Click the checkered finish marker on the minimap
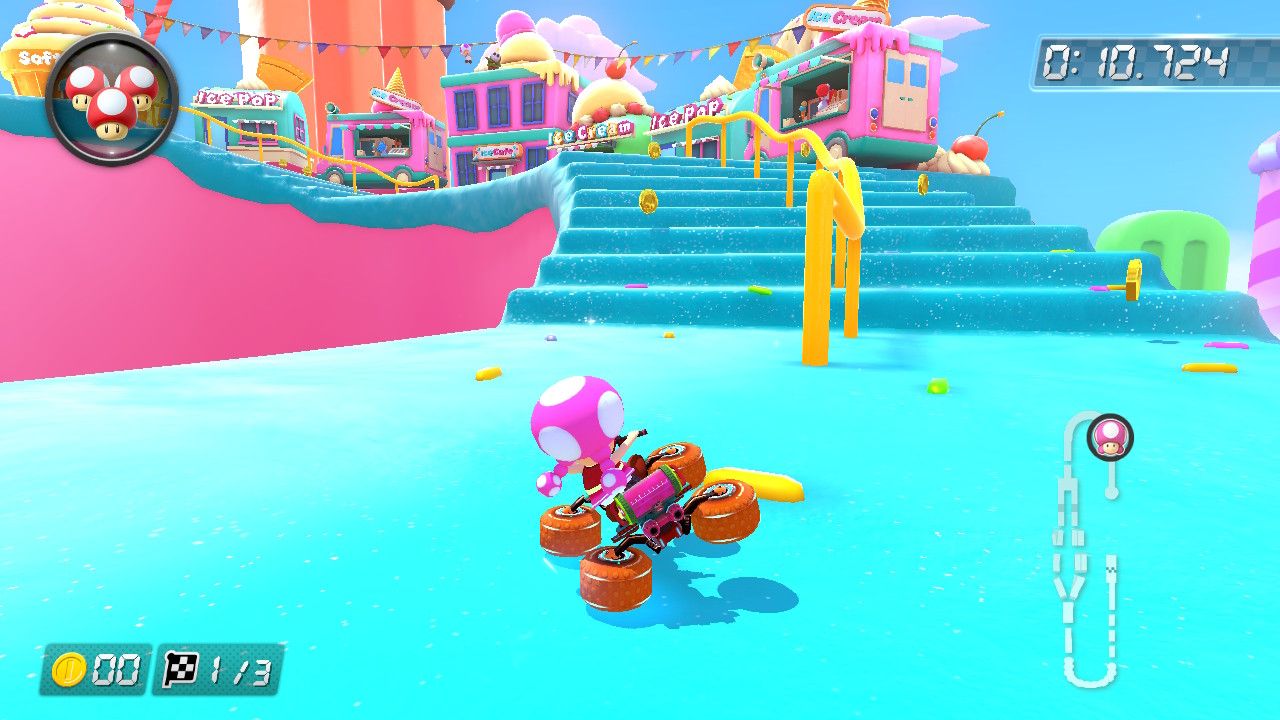 (1112, 567)
